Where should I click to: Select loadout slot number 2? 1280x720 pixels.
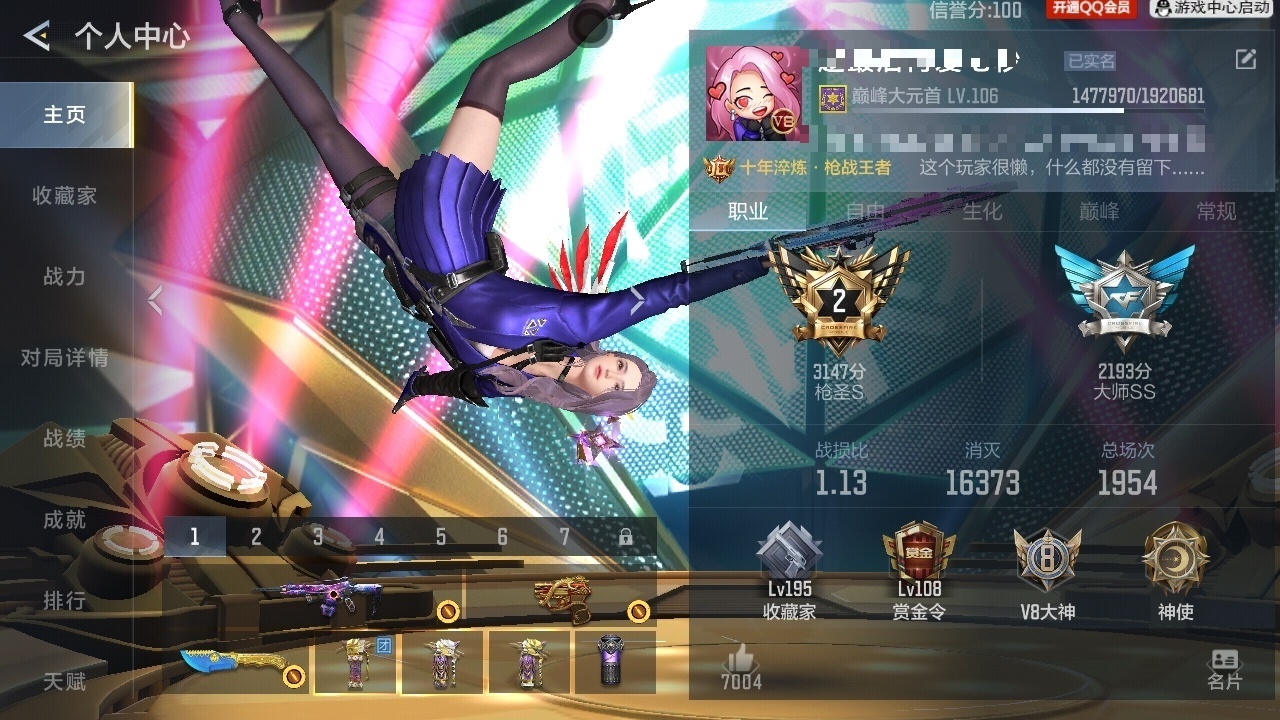256,537
